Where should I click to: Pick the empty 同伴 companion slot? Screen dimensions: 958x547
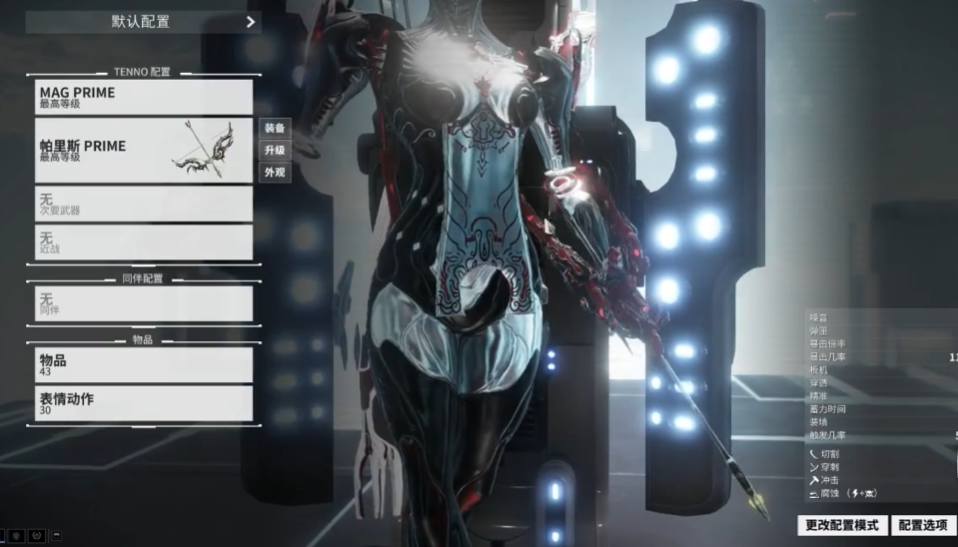click(144, 303)
